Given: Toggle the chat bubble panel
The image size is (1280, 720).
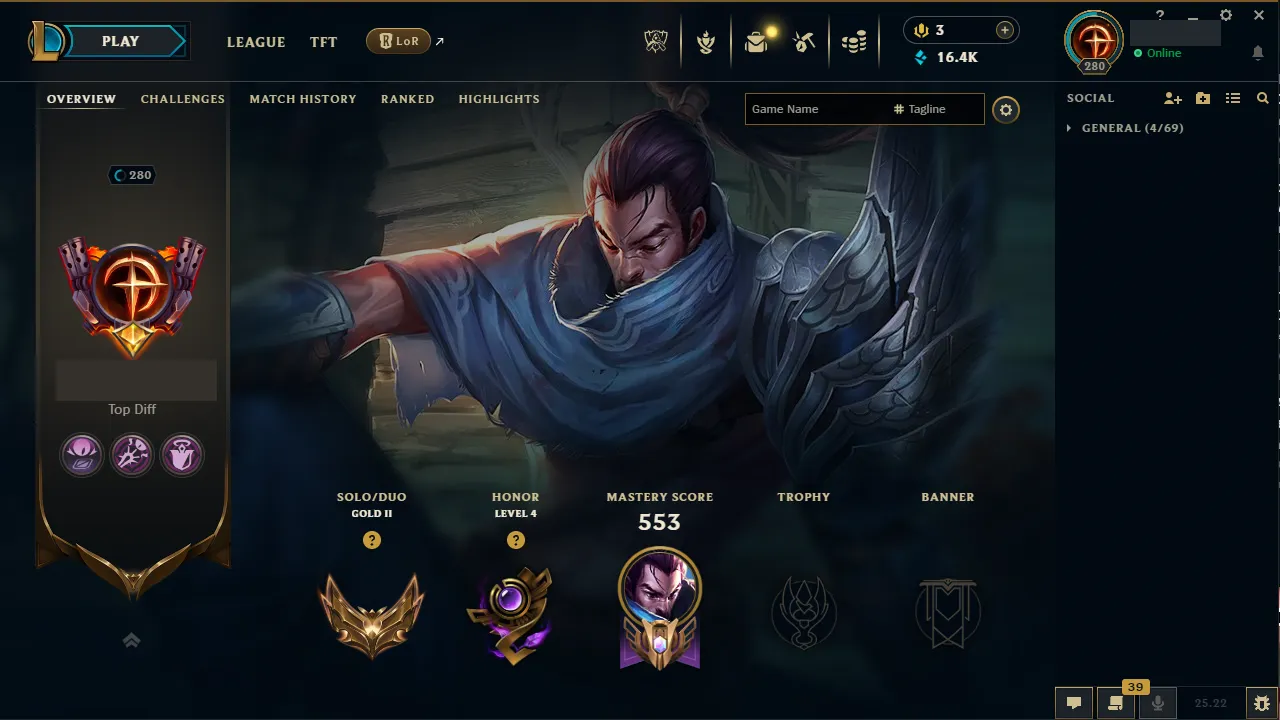Looking at the screenshot, I should 1073,702.
